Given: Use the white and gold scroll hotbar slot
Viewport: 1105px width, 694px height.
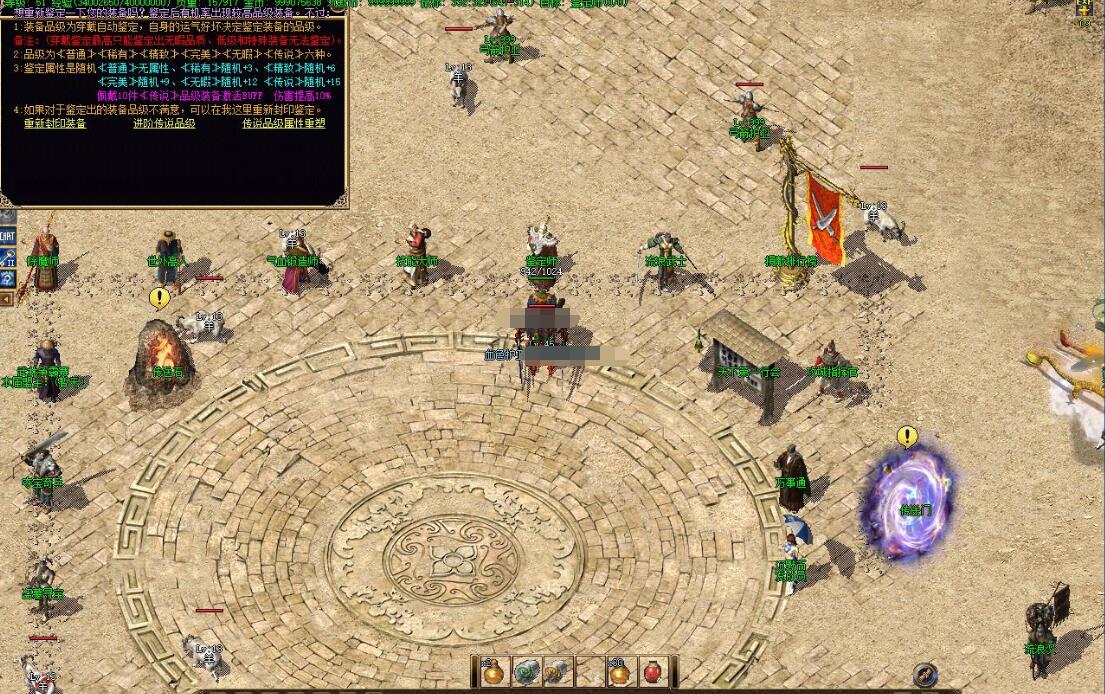Looking at the screenshot, I should [x=558, y=672].
